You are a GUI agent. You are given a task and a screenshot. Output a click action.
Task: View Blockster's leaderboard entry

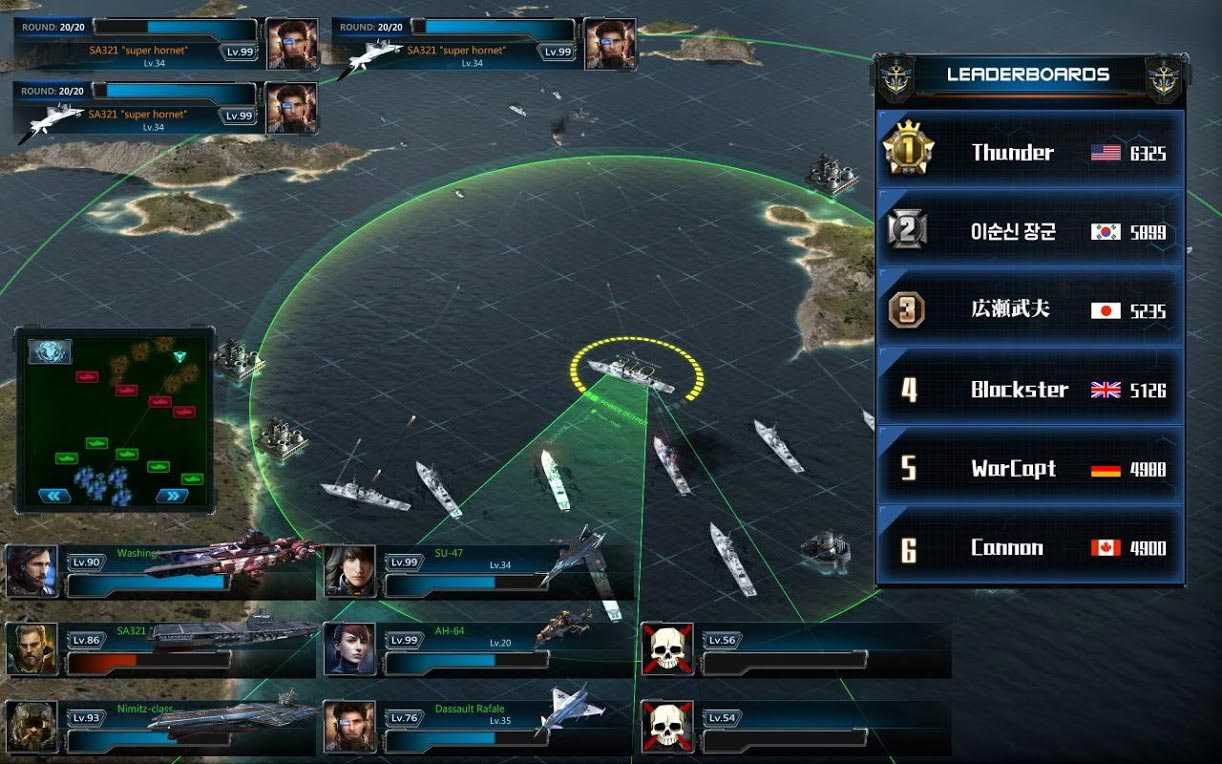point(1030,389)
